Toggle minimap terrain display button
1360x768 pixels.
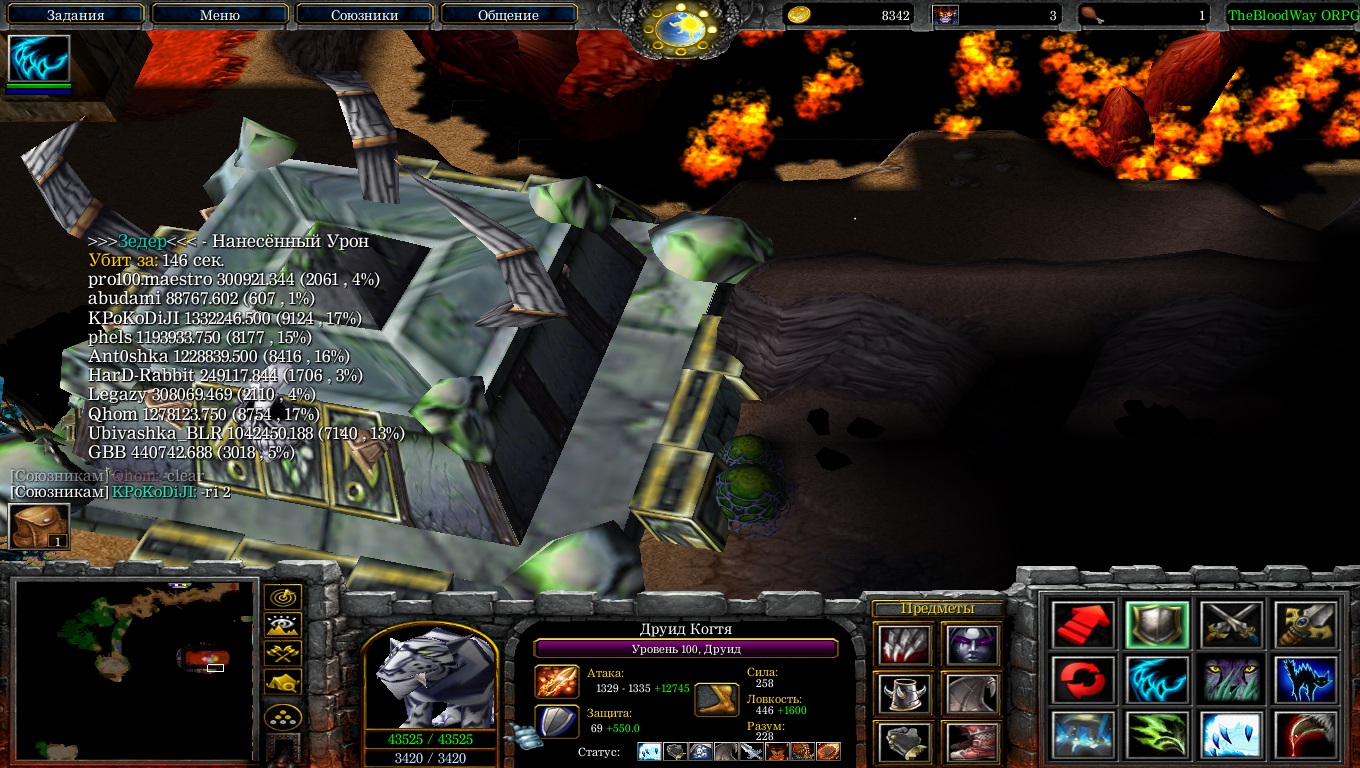(283, 626)
